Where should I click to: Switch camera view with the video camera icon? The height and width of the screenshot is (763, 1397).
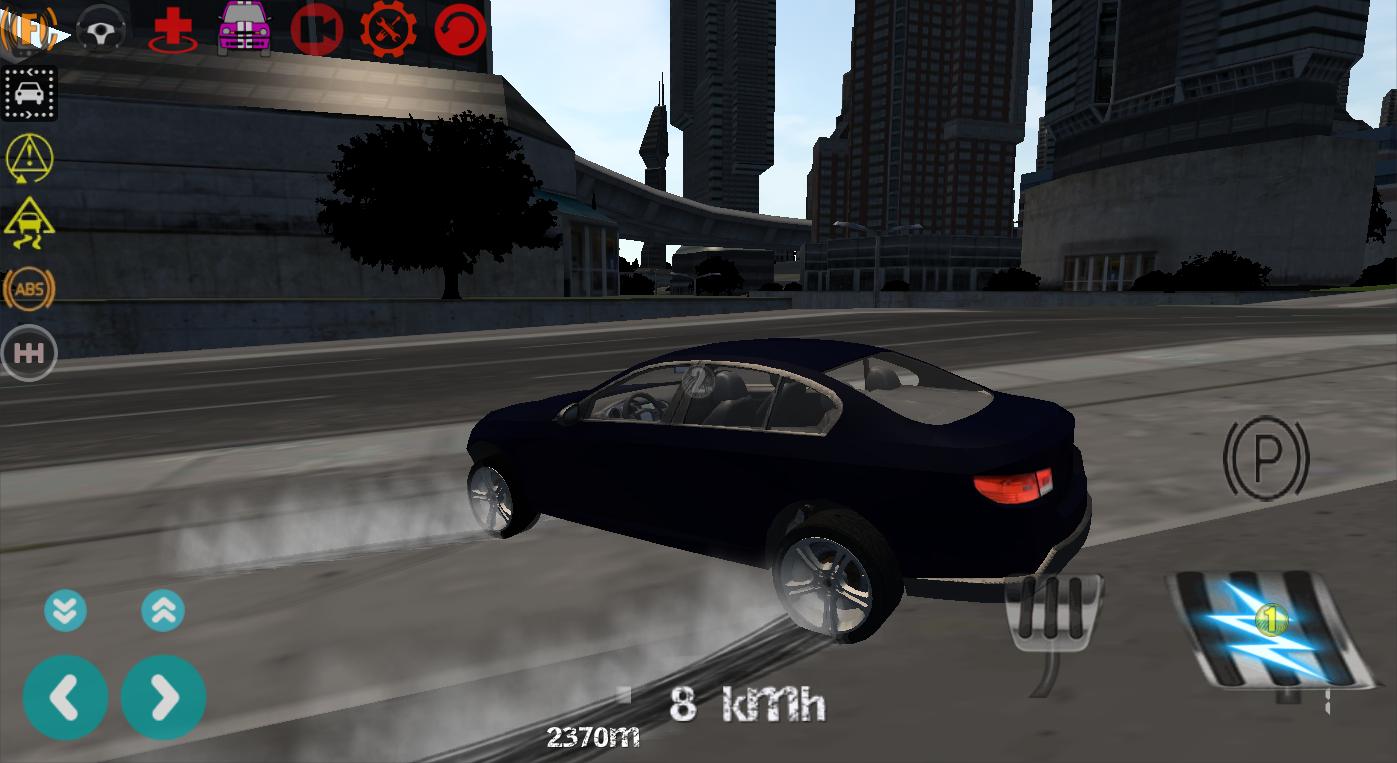[x=318, y=28]
